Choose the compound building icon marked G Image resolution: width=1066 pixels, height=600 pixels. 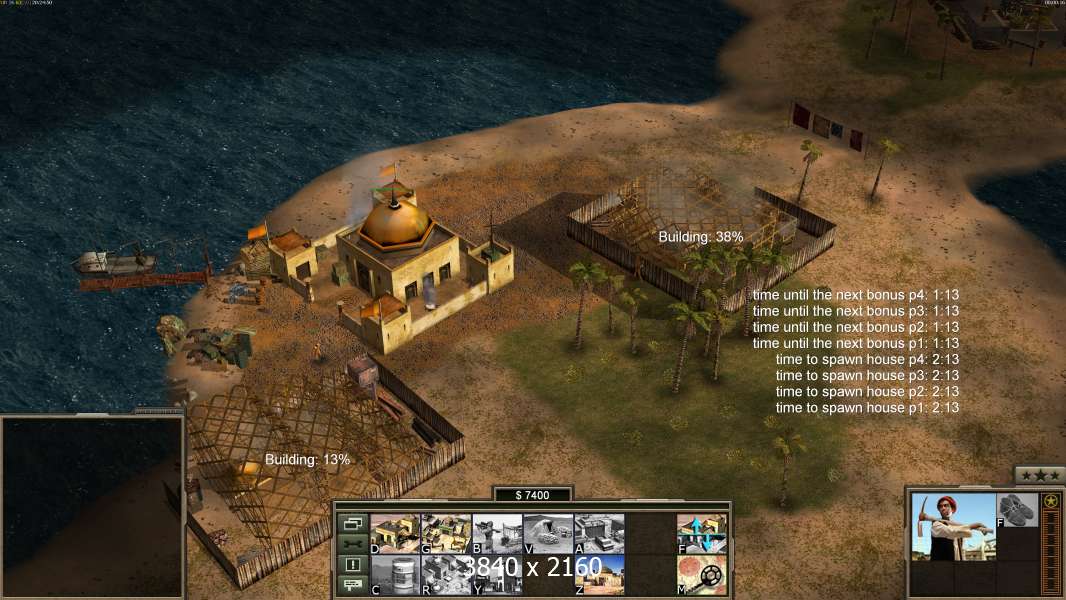[446, 533]
